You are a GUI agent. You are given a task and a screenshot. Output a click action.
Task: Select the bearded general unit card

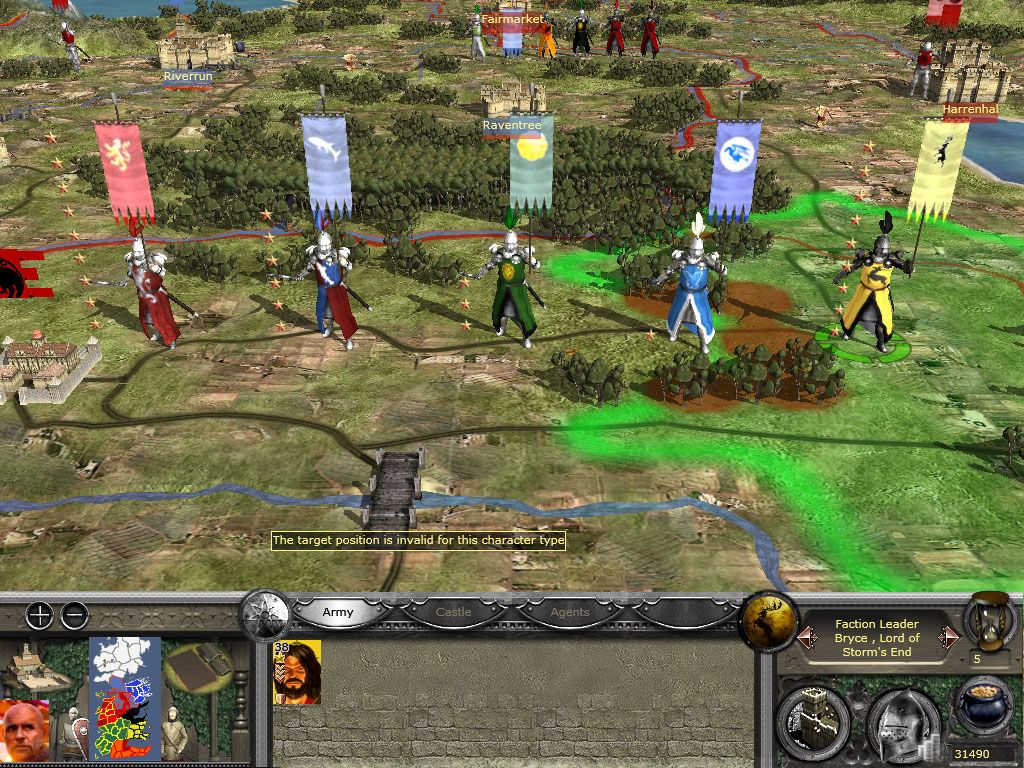[297, 673]
